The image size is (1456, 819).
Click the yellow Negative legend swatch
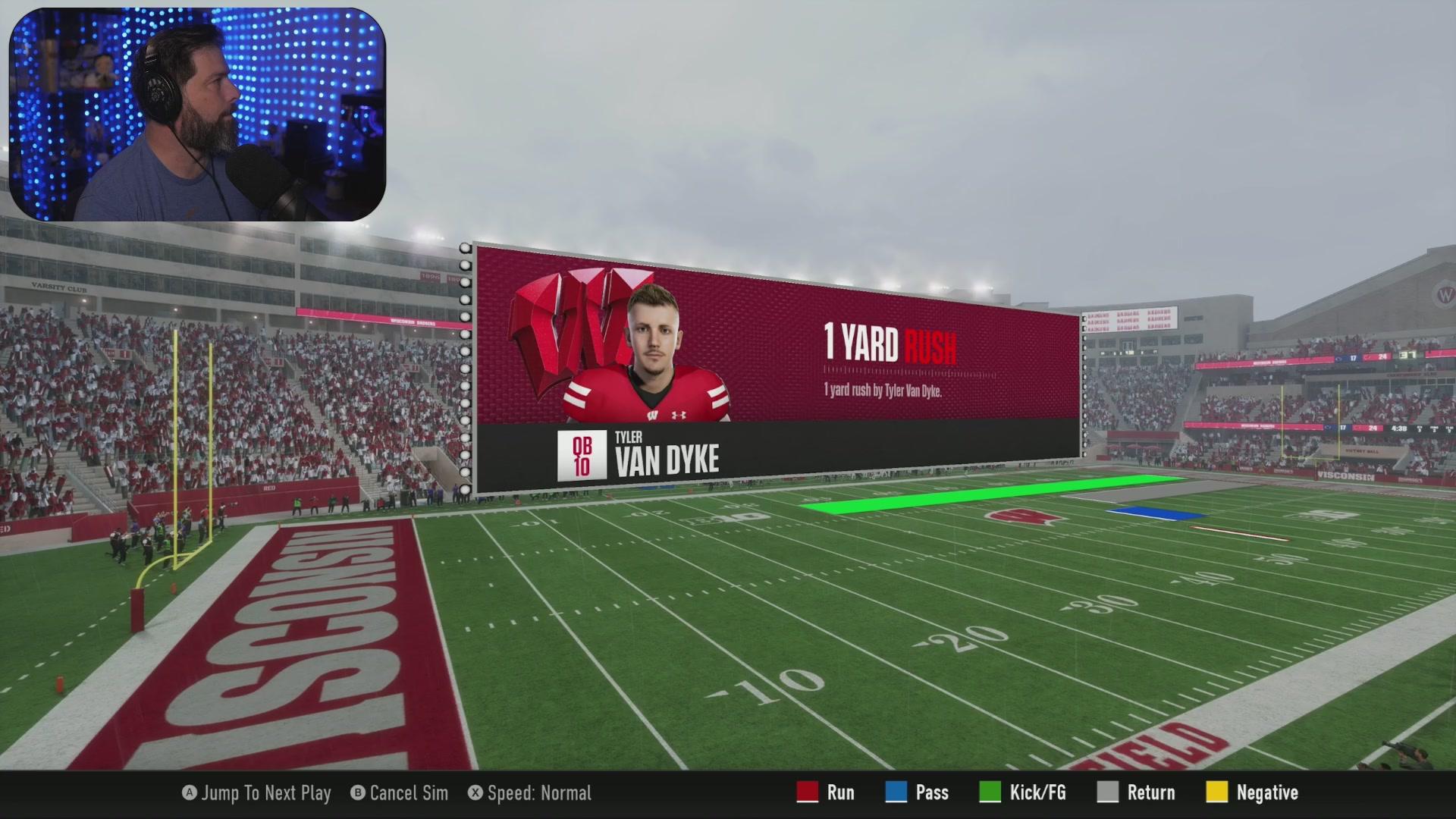coord(1219,792)
